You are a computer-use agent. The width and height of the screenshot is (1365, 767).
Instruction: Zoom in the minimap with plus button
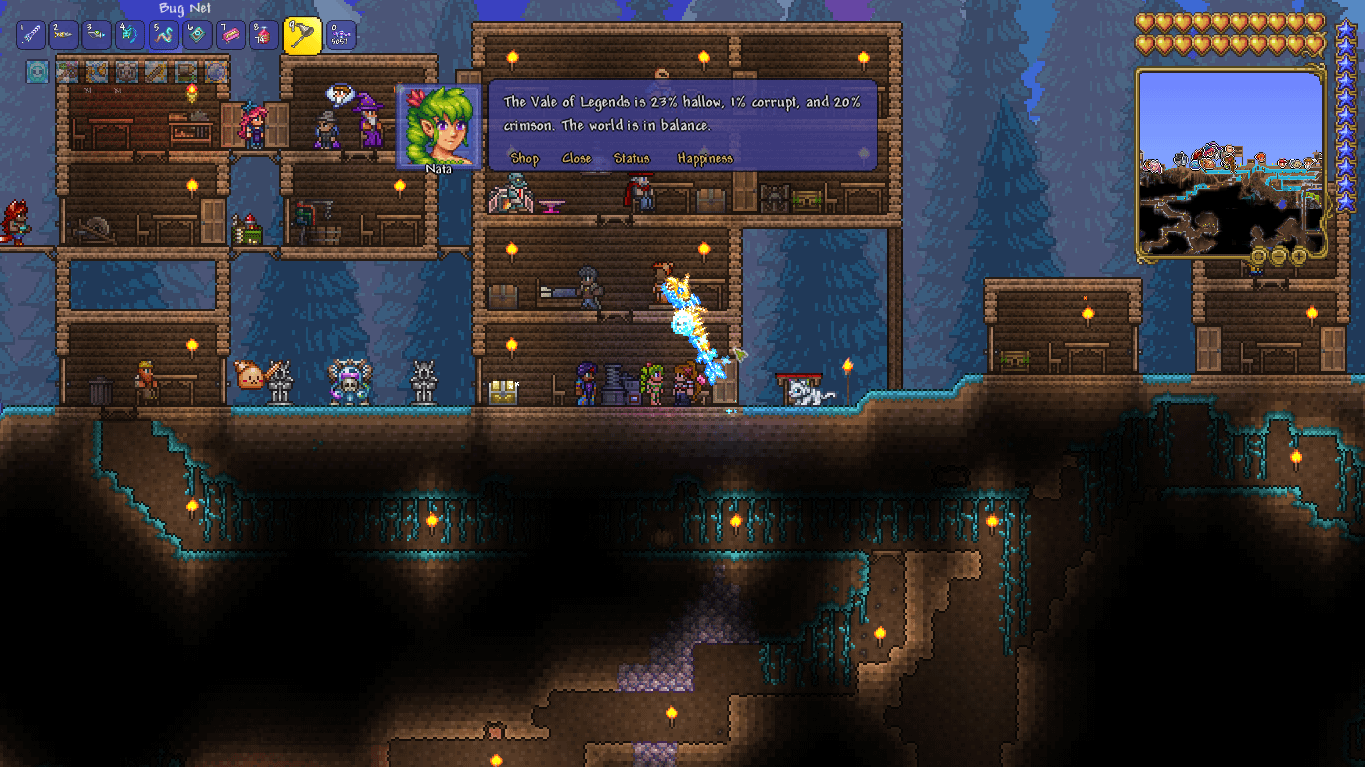1299,257
